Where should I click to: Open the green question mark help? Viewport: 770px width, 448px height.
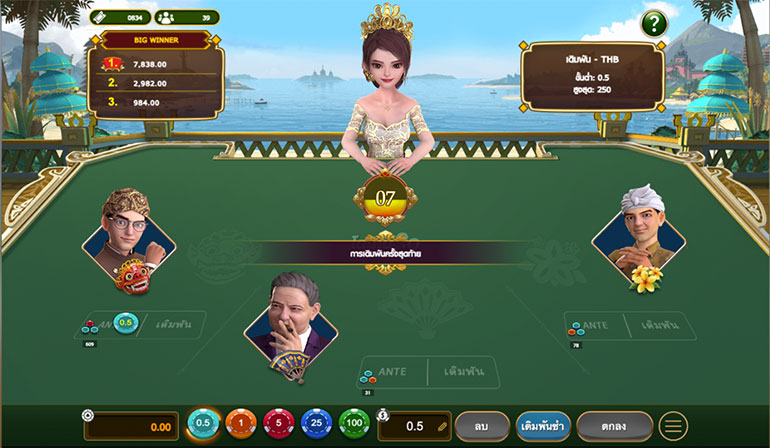pos(654,22)
